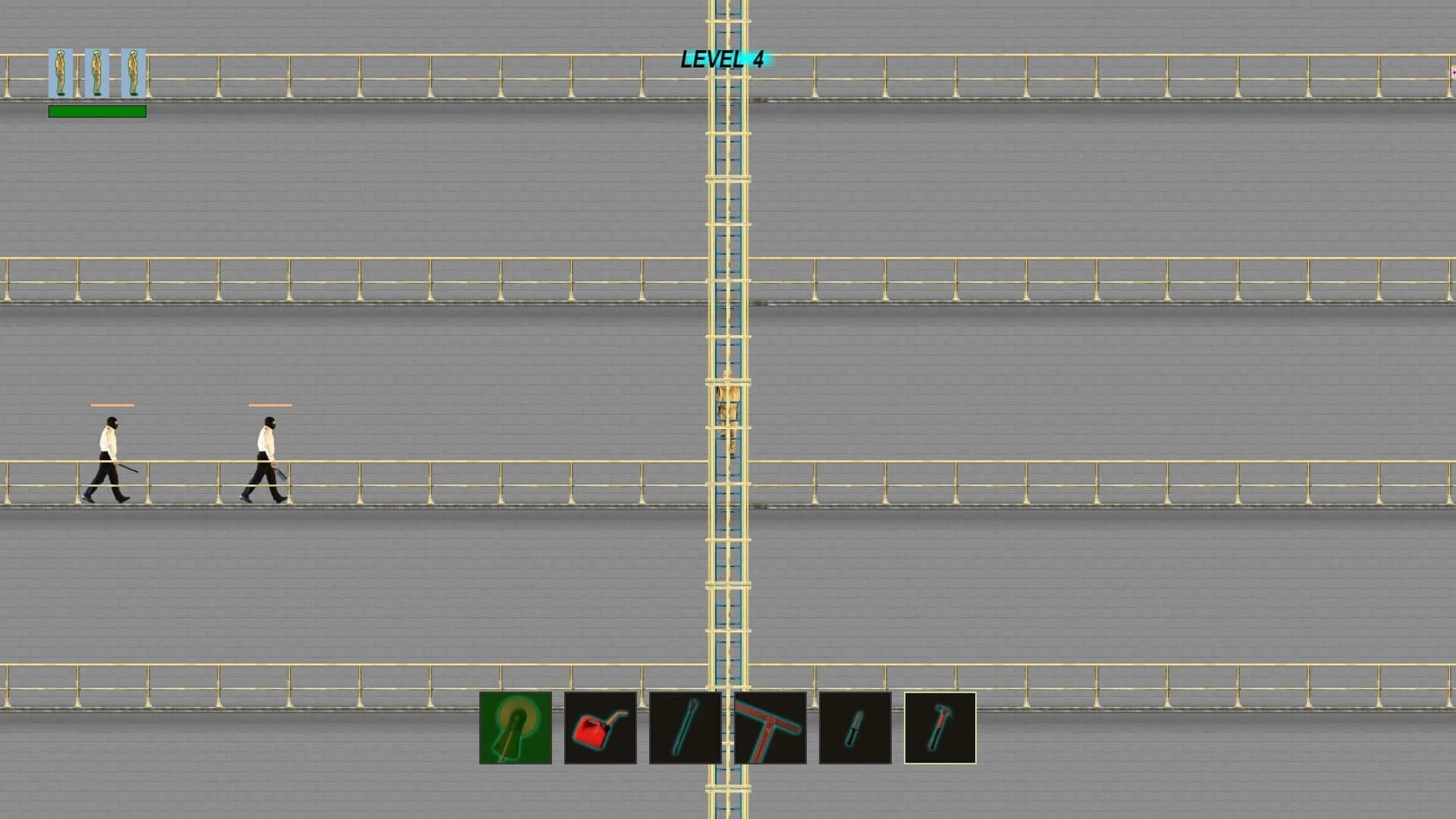Select the glowing green flare inventory slot

click(x=516, y=726)
